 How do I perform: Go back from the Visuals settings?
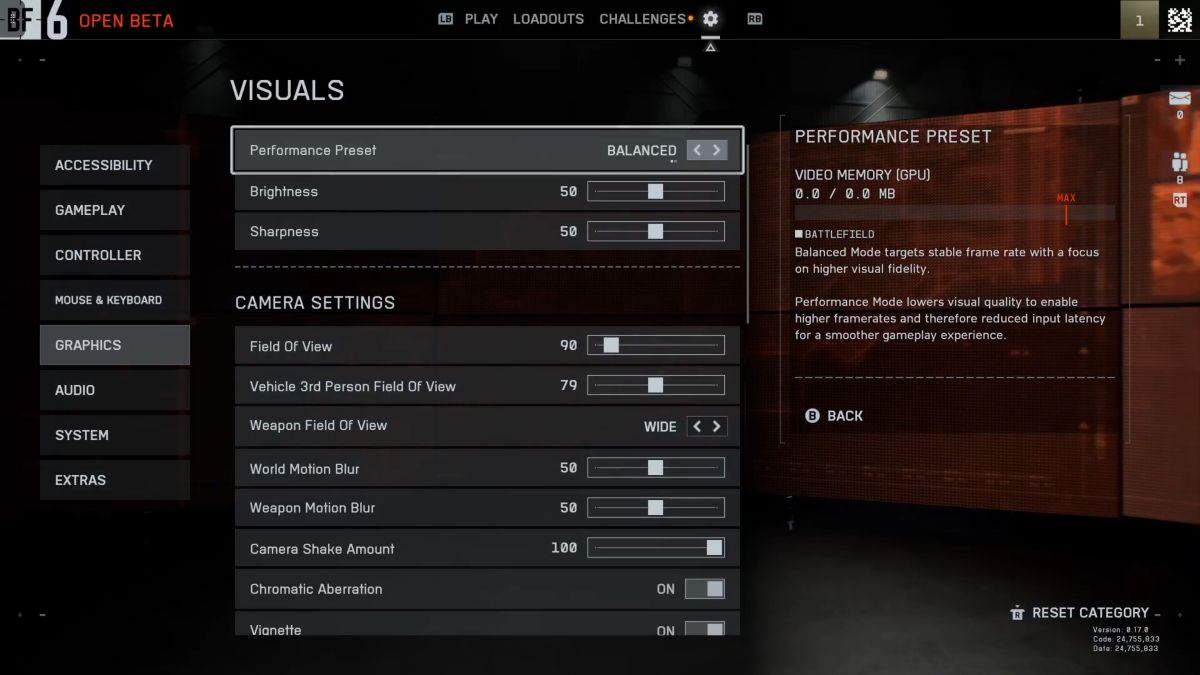(835, 415)
